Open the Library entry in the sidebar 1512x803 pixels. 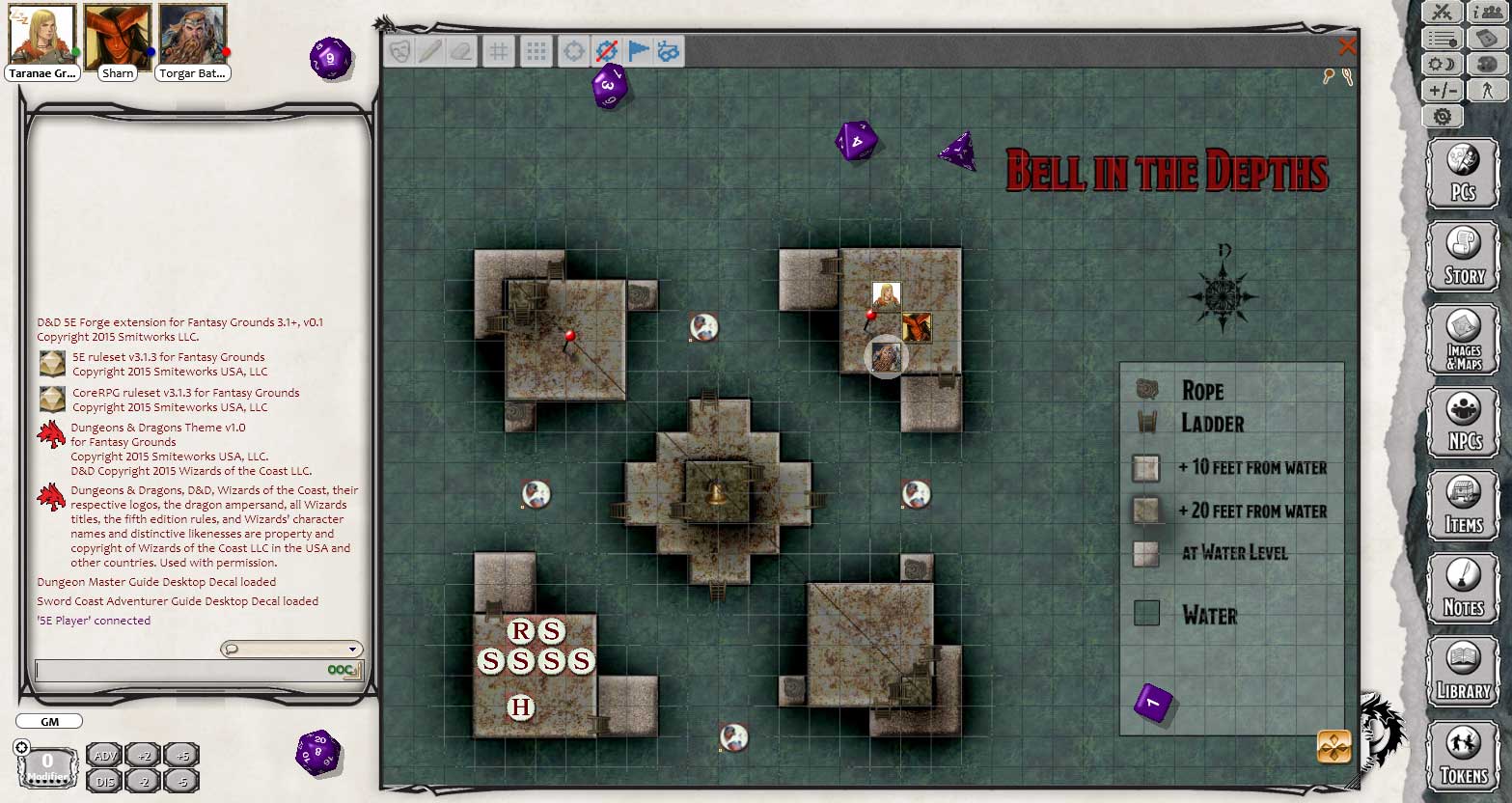pos(1462,670)
